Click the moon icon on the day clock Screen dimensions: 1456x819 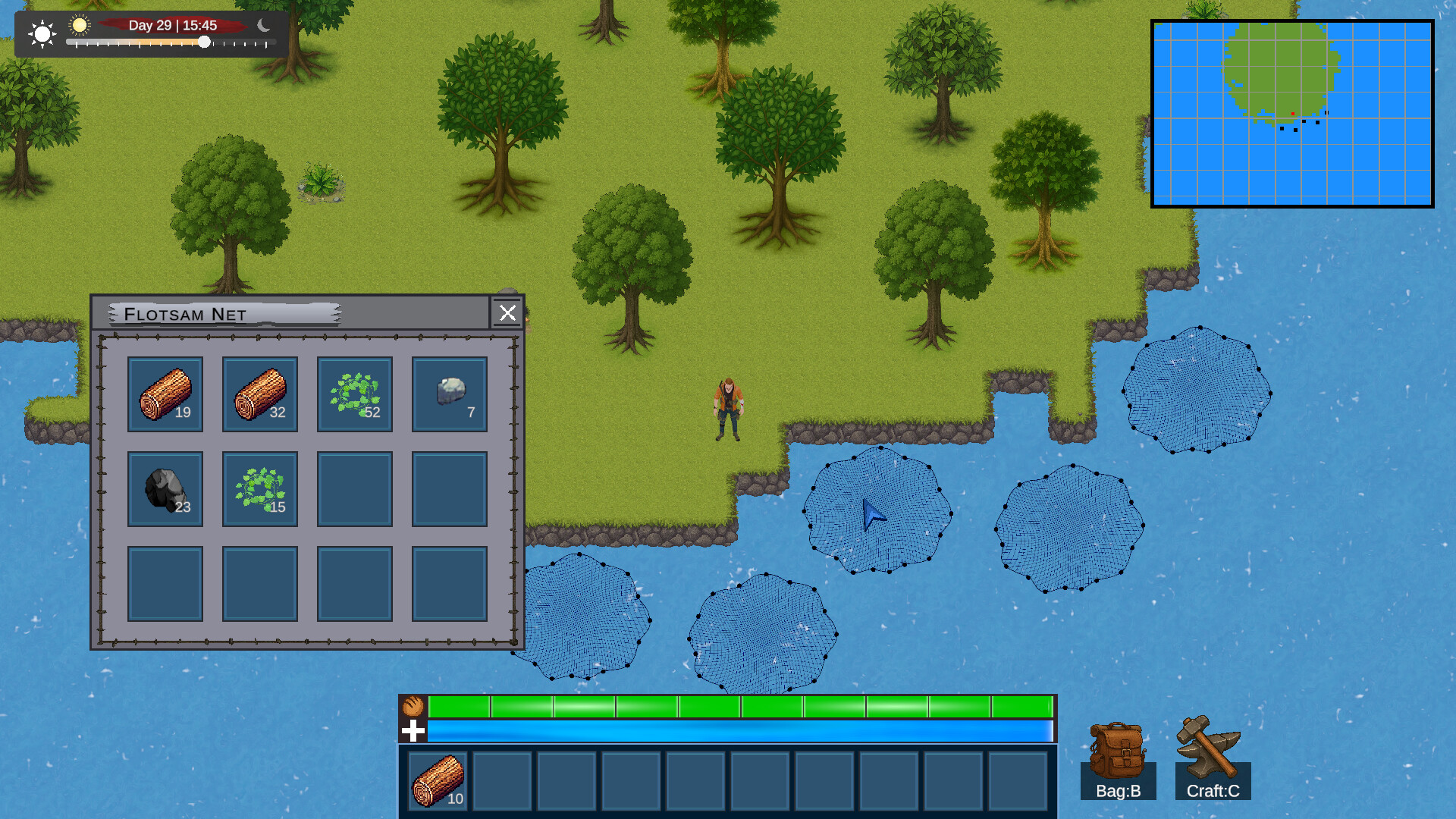point(263,26)
